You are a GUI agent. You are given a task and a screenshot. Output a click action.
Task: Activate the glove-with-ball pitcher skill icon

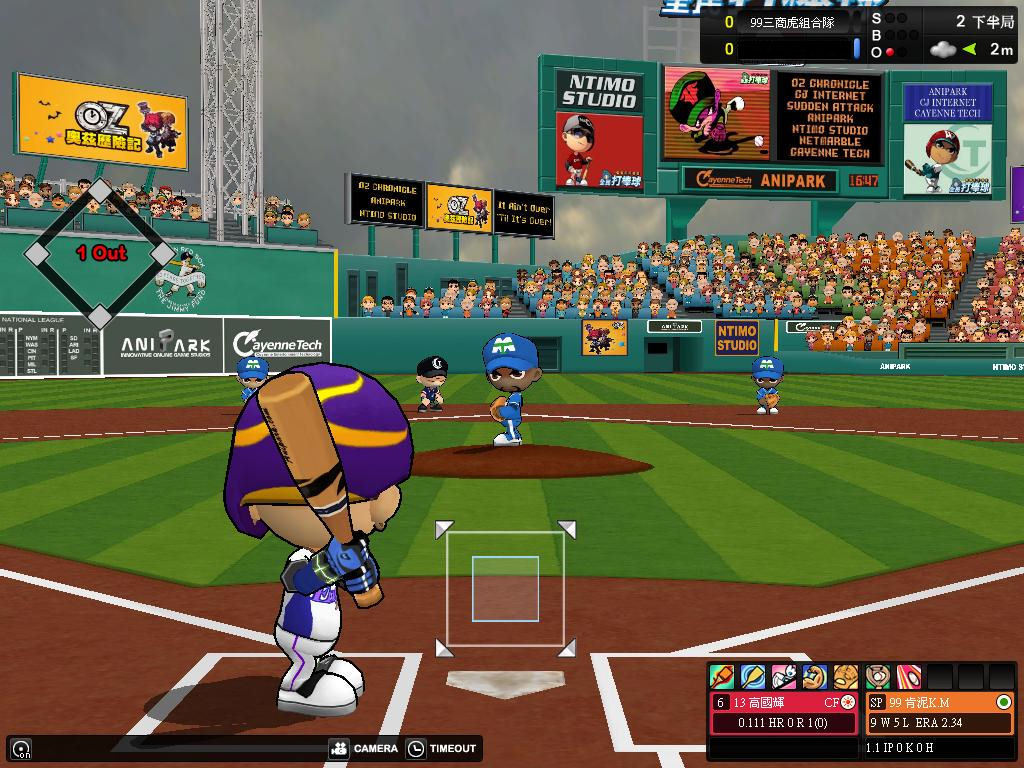click(878, 677)
